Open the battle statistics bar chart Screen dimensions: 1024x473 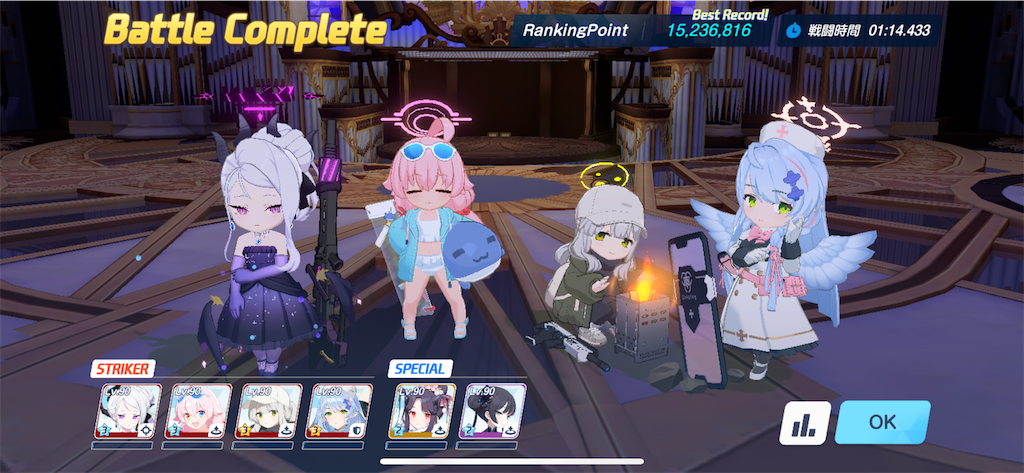click(x=804, y=423)
